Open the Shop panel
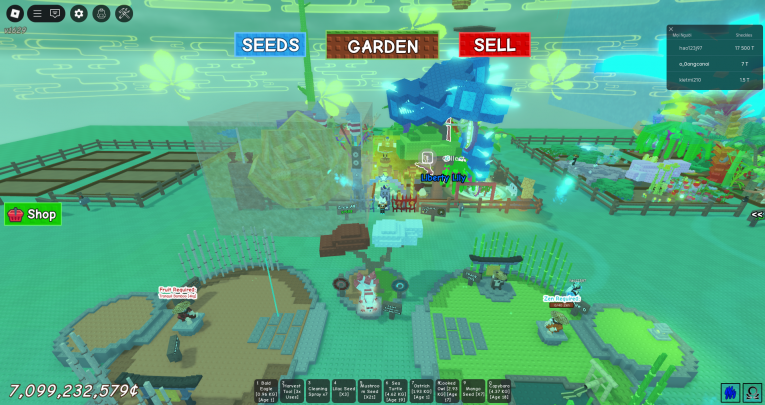 click(x=32, y=214)
